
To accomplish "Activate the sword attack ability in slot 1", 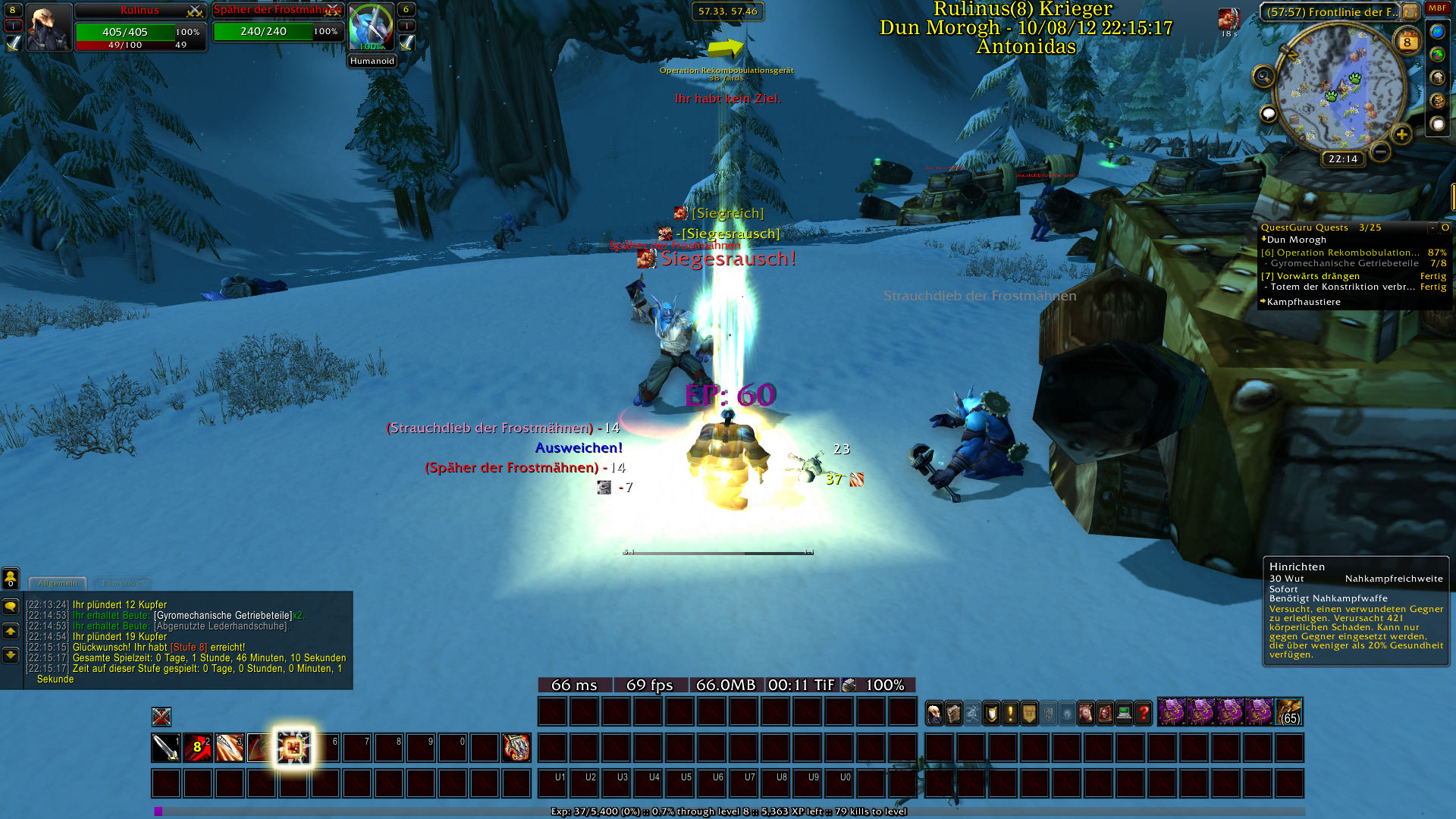I will point(165,748).
